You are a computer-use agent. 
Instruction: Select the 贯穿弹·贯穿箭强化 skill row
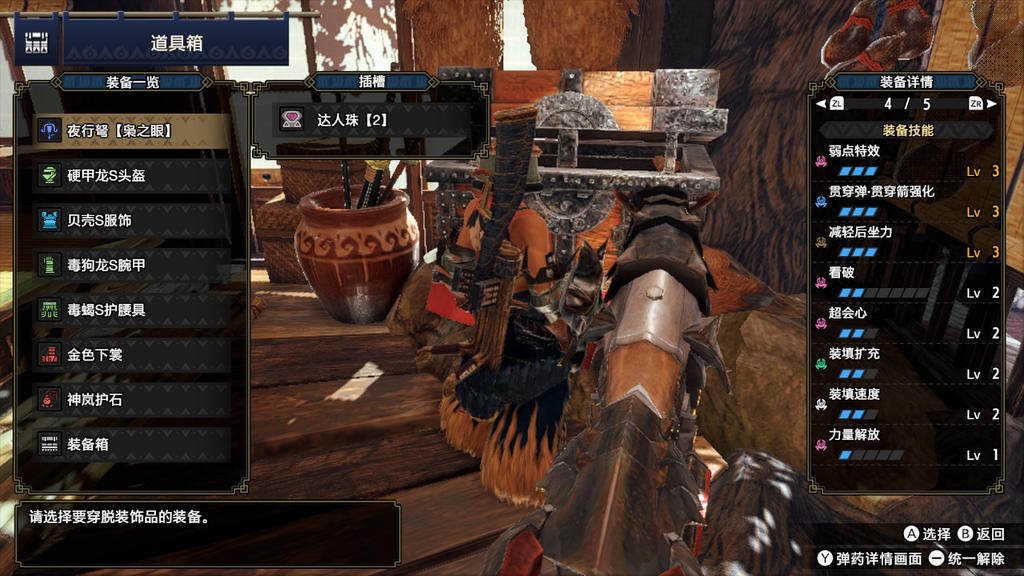point(907,201)
